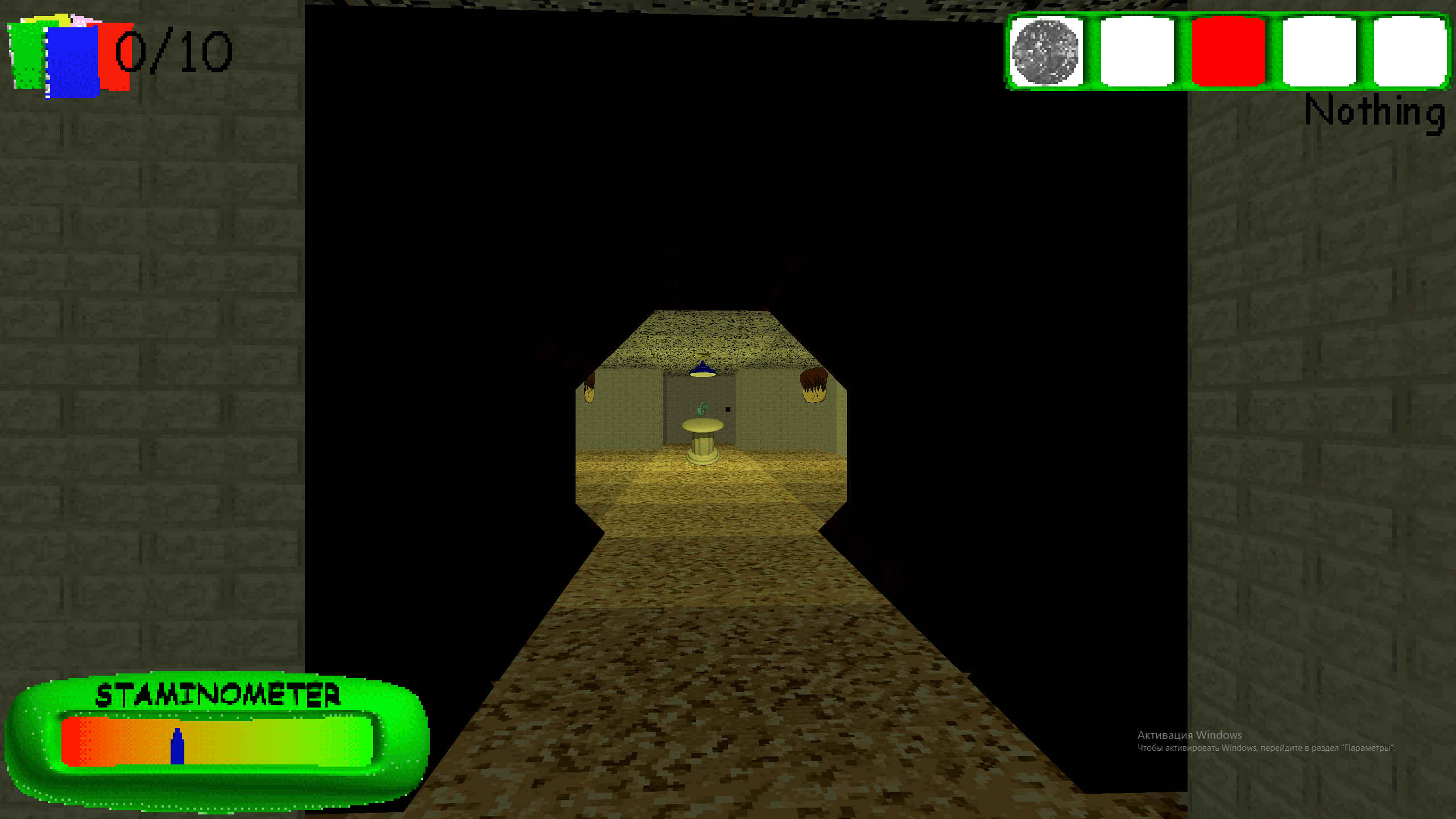Pick up the green headphones on the pedestal

pyautogui.click(x=702, y=408)
